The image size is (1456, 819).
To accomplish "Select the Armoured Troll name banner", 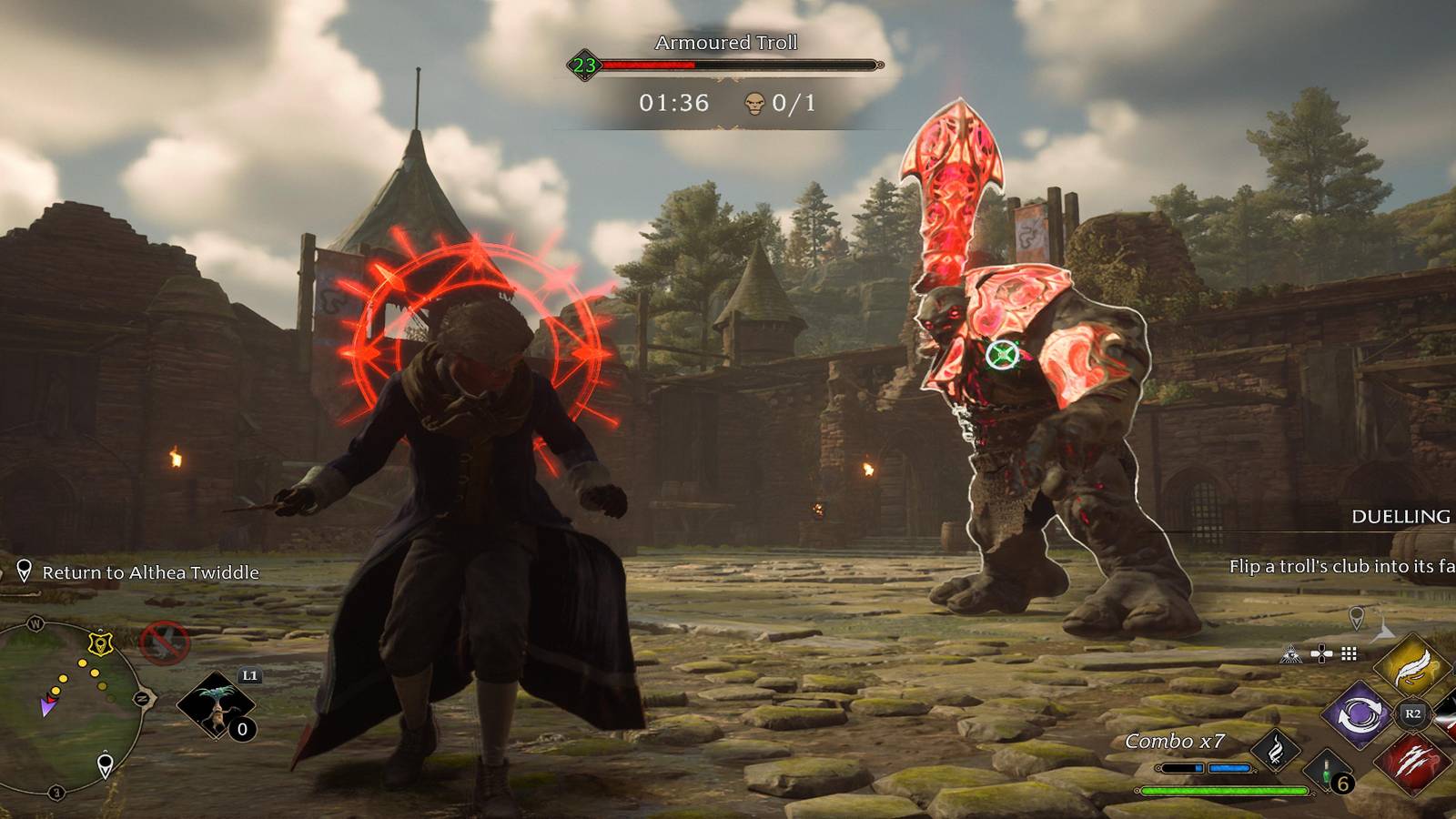I will tap(728, 43).
